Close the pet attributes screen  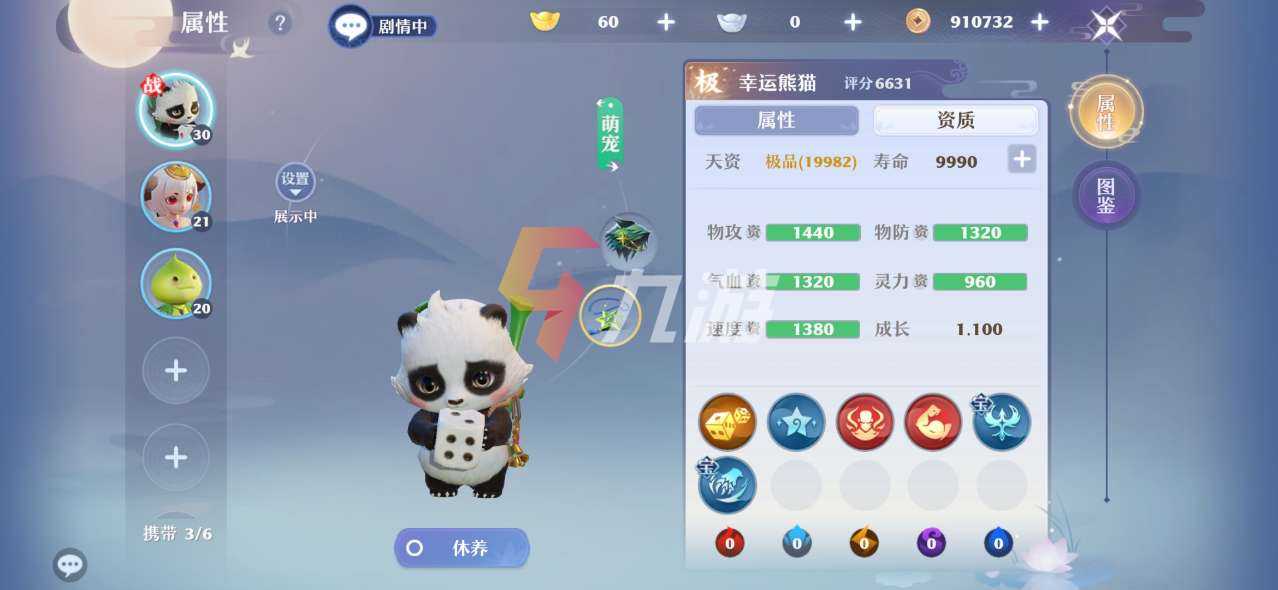click(1106, 24)
